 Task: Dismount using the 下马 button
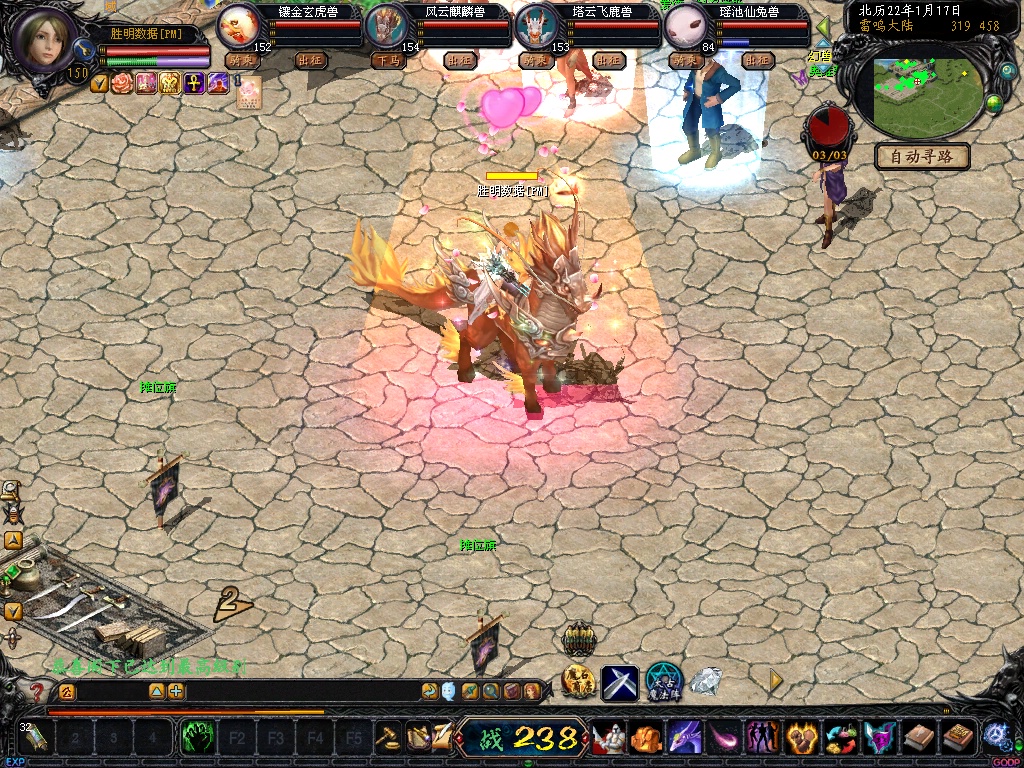tap(387, 60)
